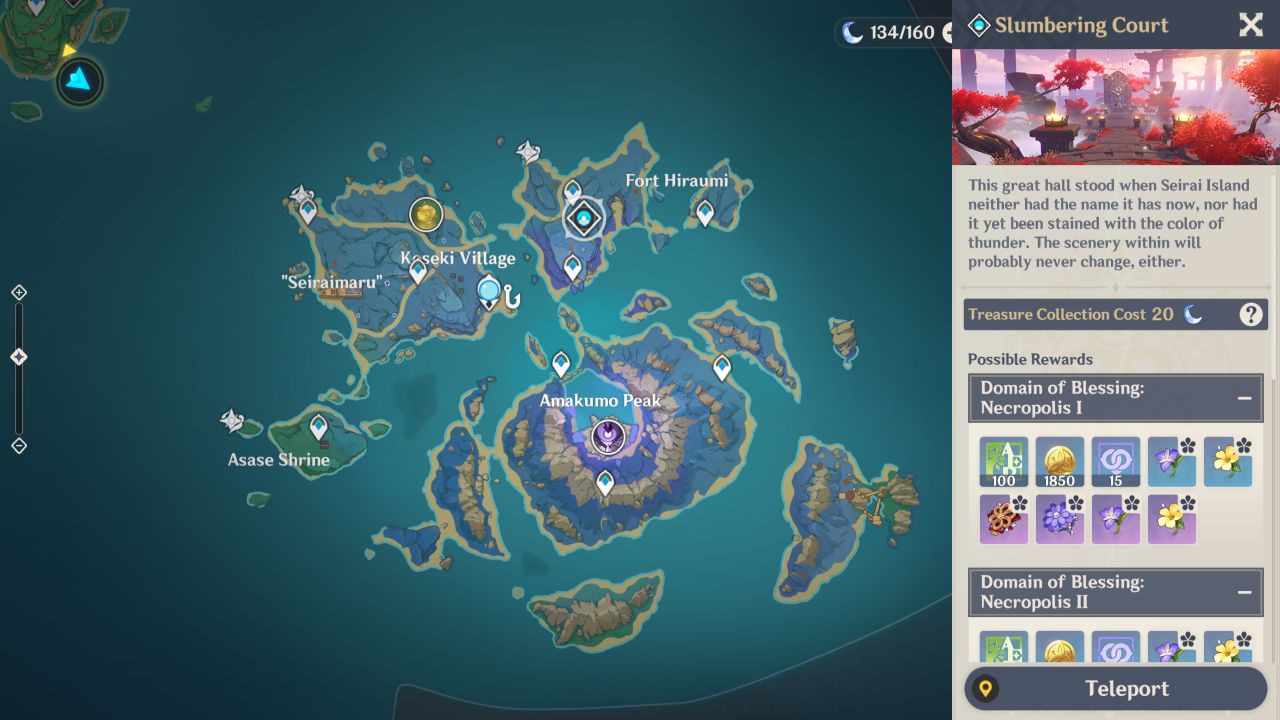Click the teleport waypoint at Fort Hiraumi

(x=704, y=213)
